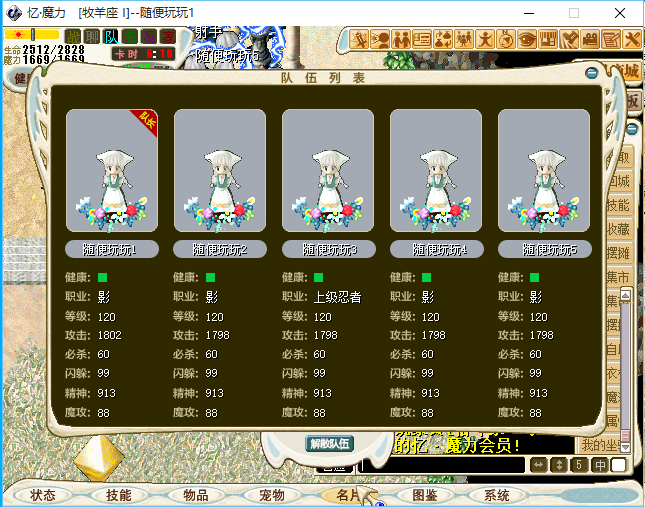
Task: Open the 状态 status menu
Action: point(43,495)
